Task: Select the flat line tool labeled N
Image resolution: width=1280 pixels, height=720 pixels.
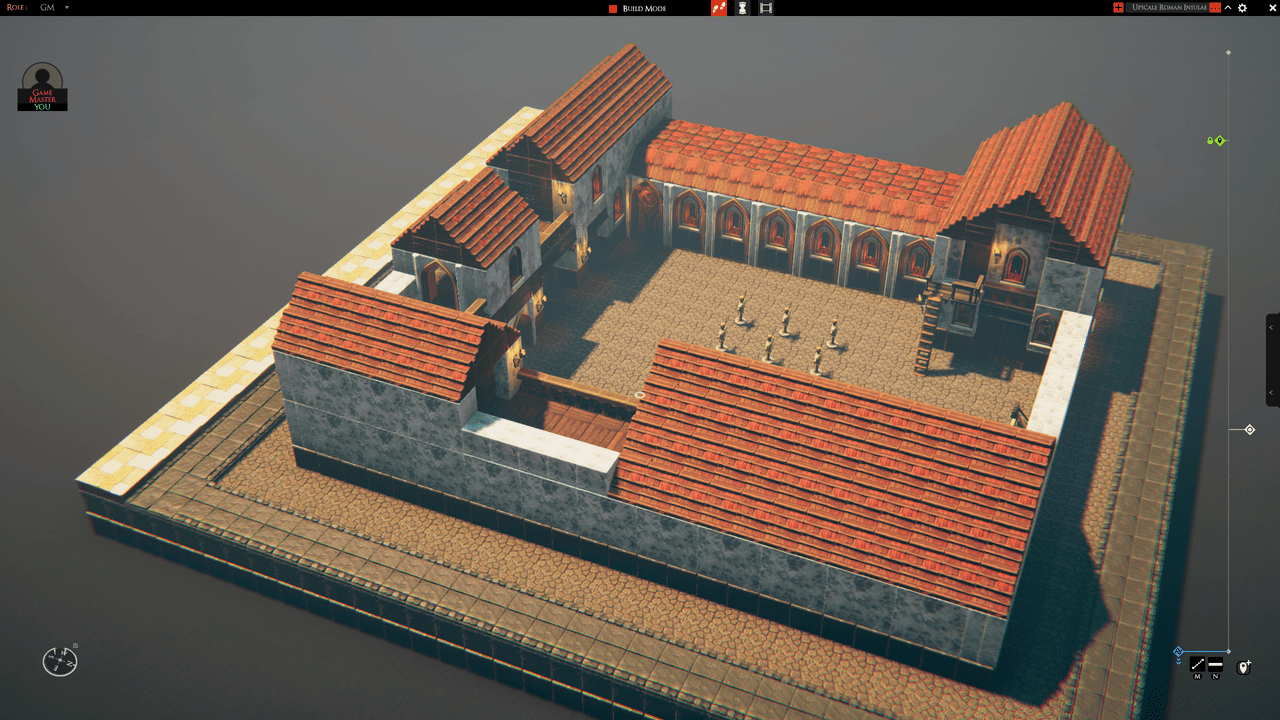Action: click(x=1215, y=664)
